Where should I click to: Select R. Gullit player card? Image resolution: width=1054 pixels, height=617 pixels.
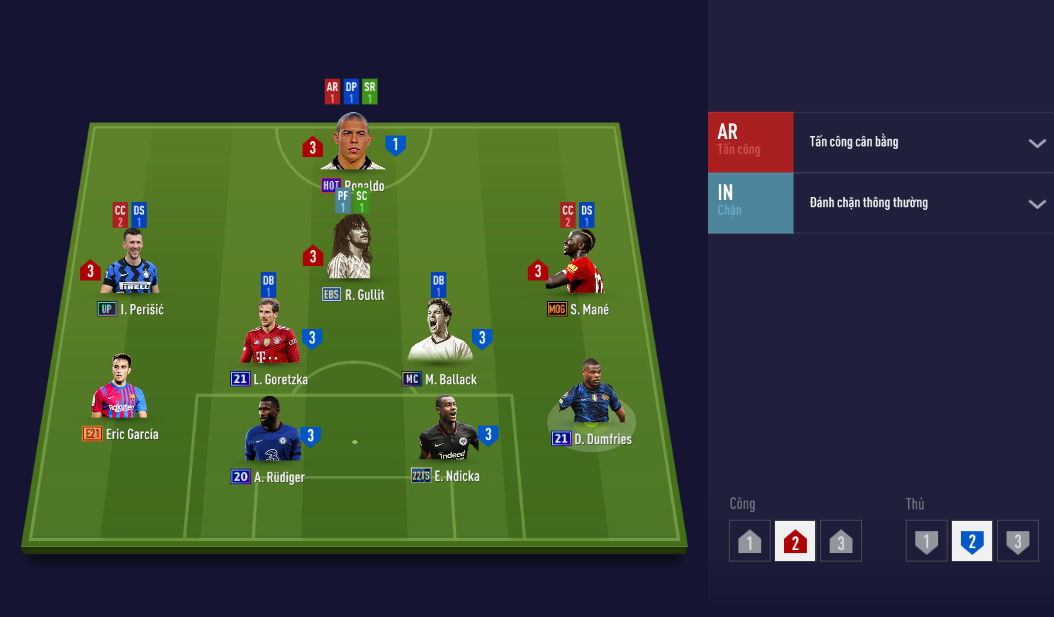point(353,250)
